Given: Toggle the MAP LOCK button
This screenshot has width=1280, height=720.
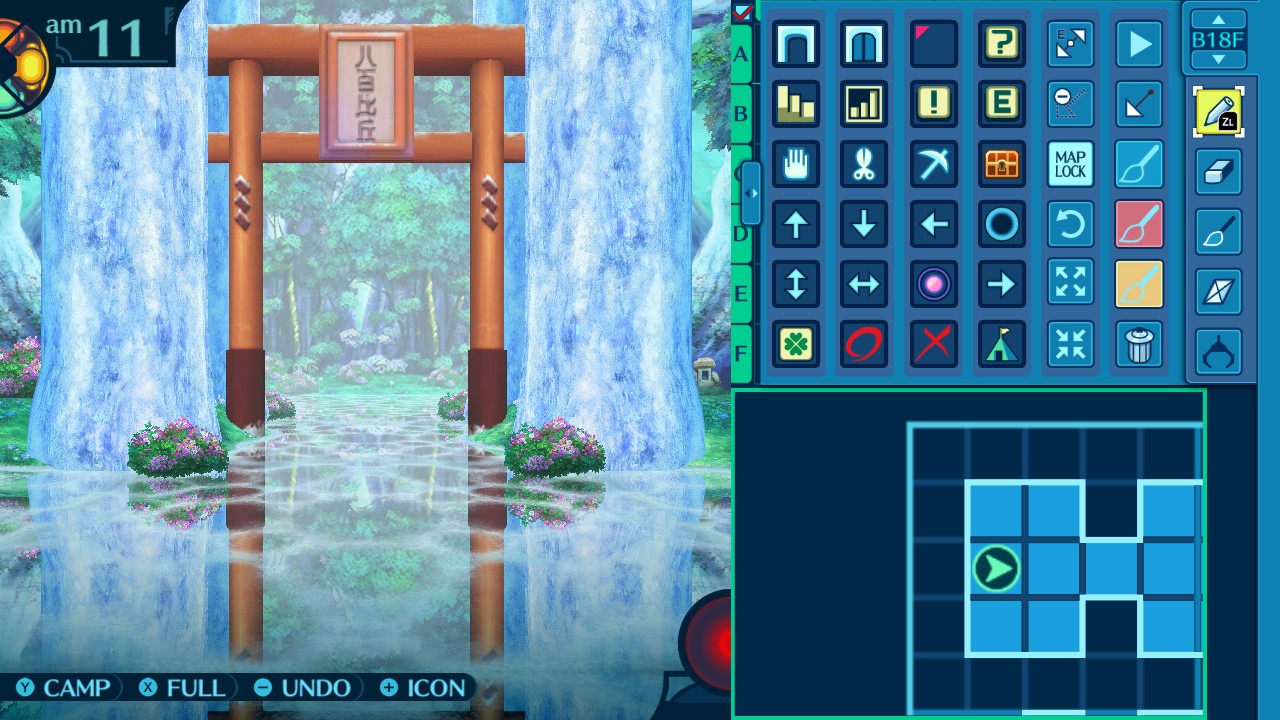Looking at the screenshot, I should click(1070, 164).
